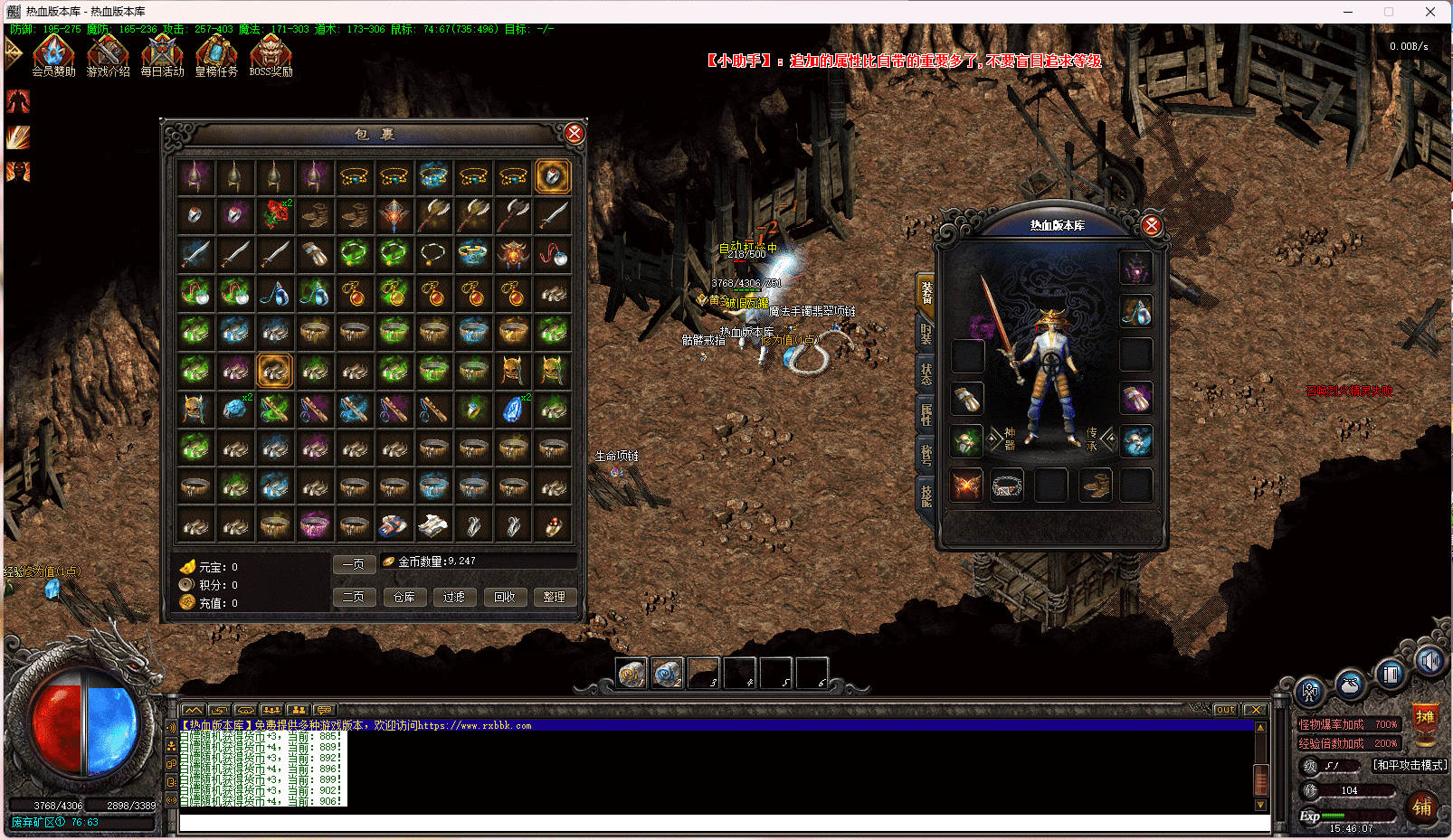Switch bag to page two (二页)
Image resolution: width=1453 pixels, height=840 pixels.
(354, 597)
